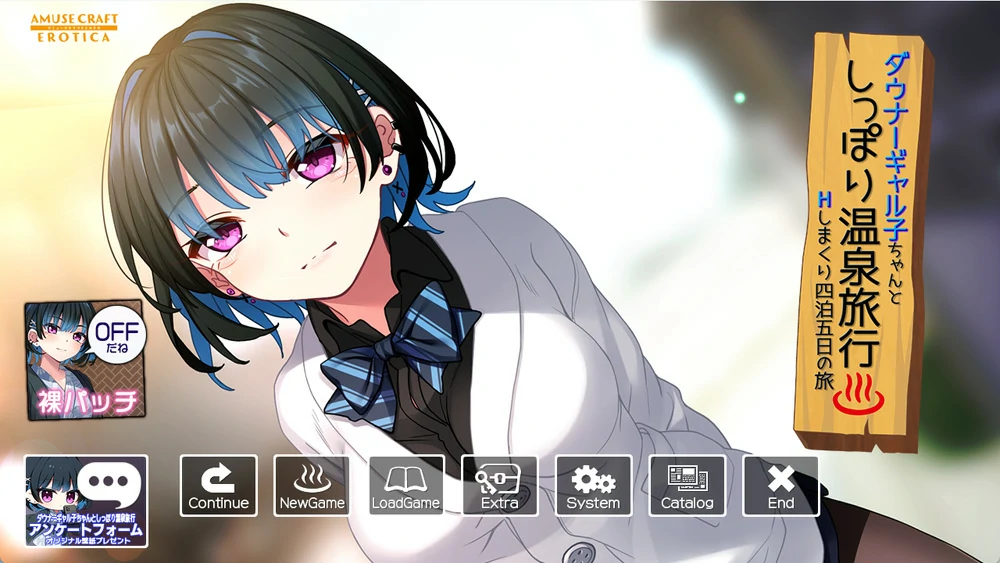Open the survey form banner
The height and width of the screenshot is (563, 1000).
pos(87,501)
